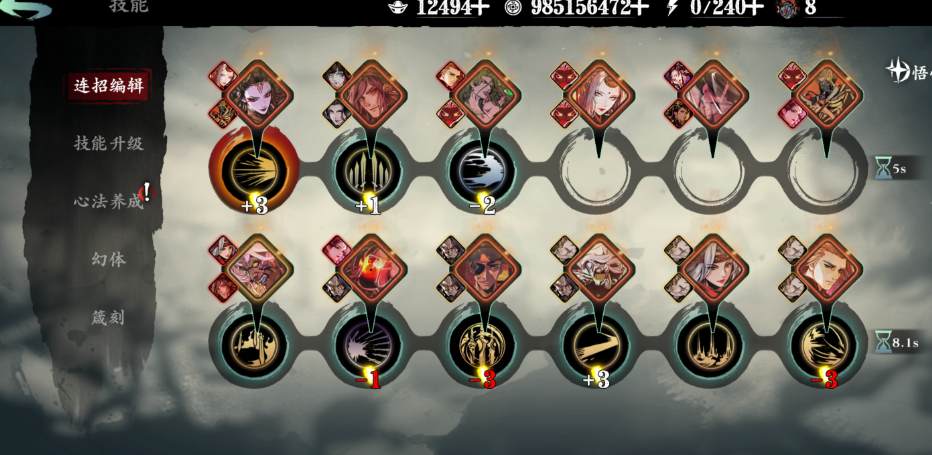Refill energy using the plus next to 0/240
The width and height of the screenshot is (932, 455).
click(757, 8)
